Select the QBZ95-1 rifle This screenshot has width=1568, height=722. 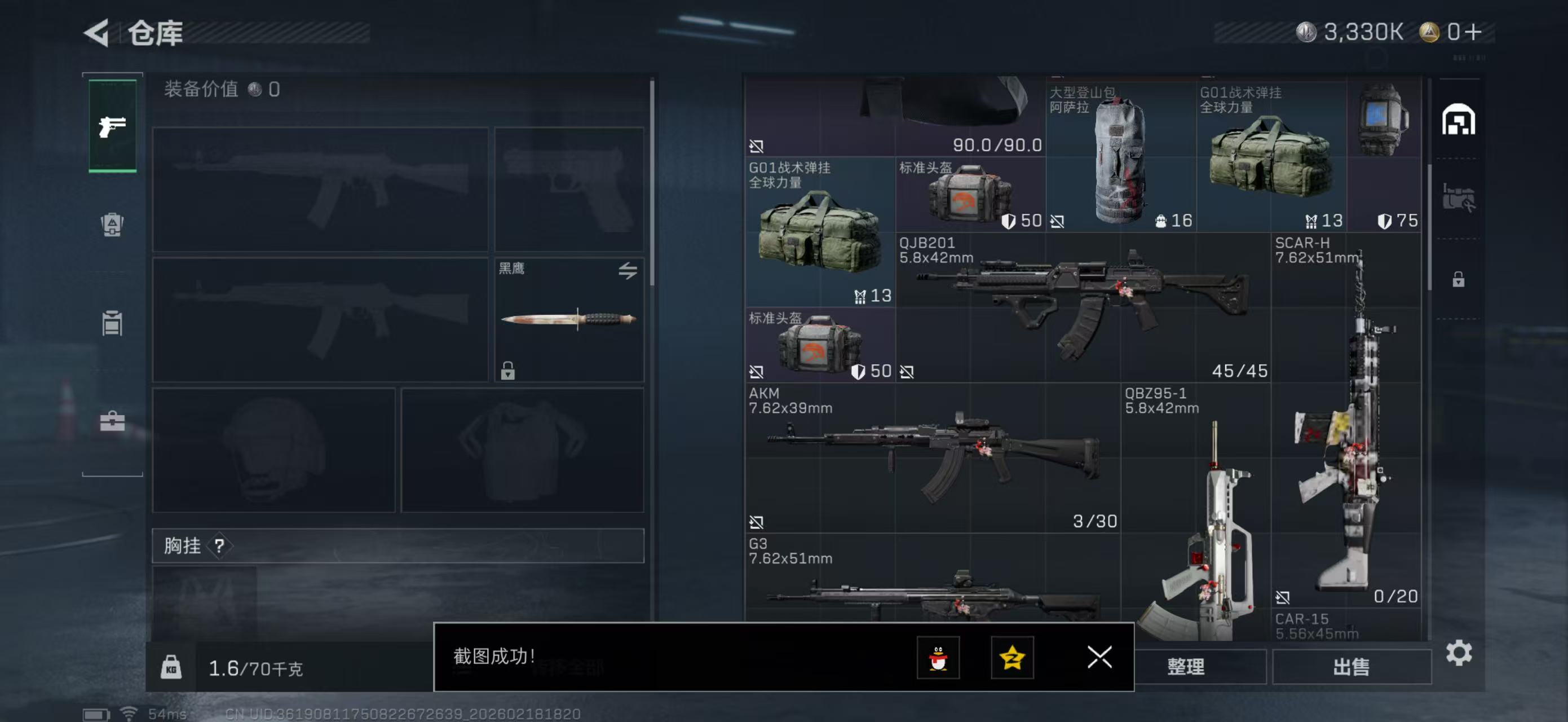[x=1196, y=517]
